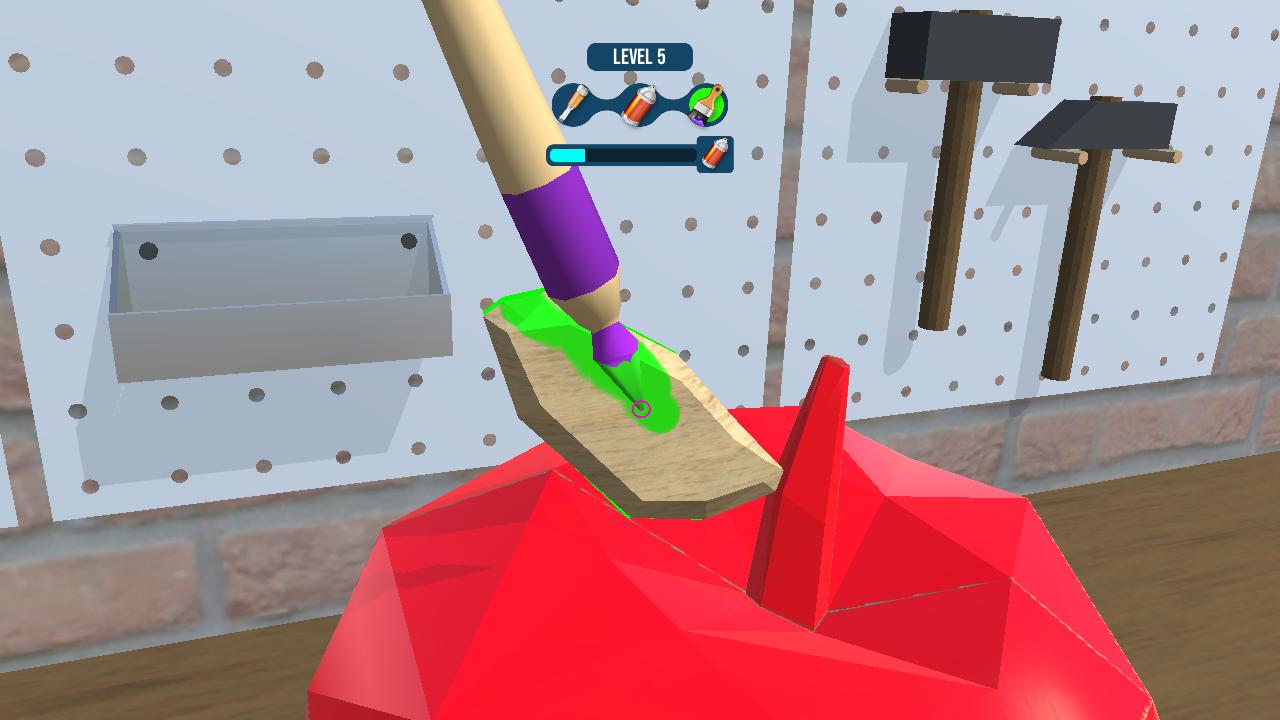Click the first gray dot above the stage path
The height and width of the screenshot is (720, 1280).
click(x=557, y=74)
